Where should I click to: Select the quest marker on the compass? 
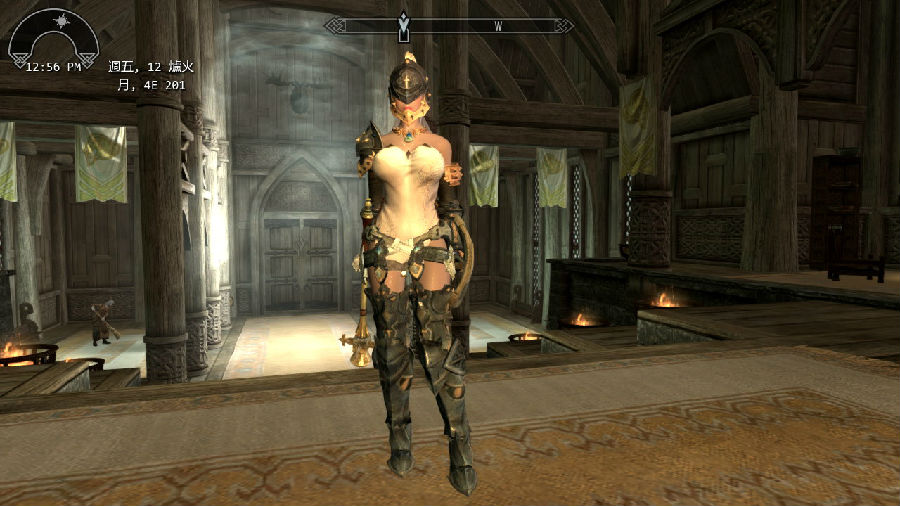point(403,24)
